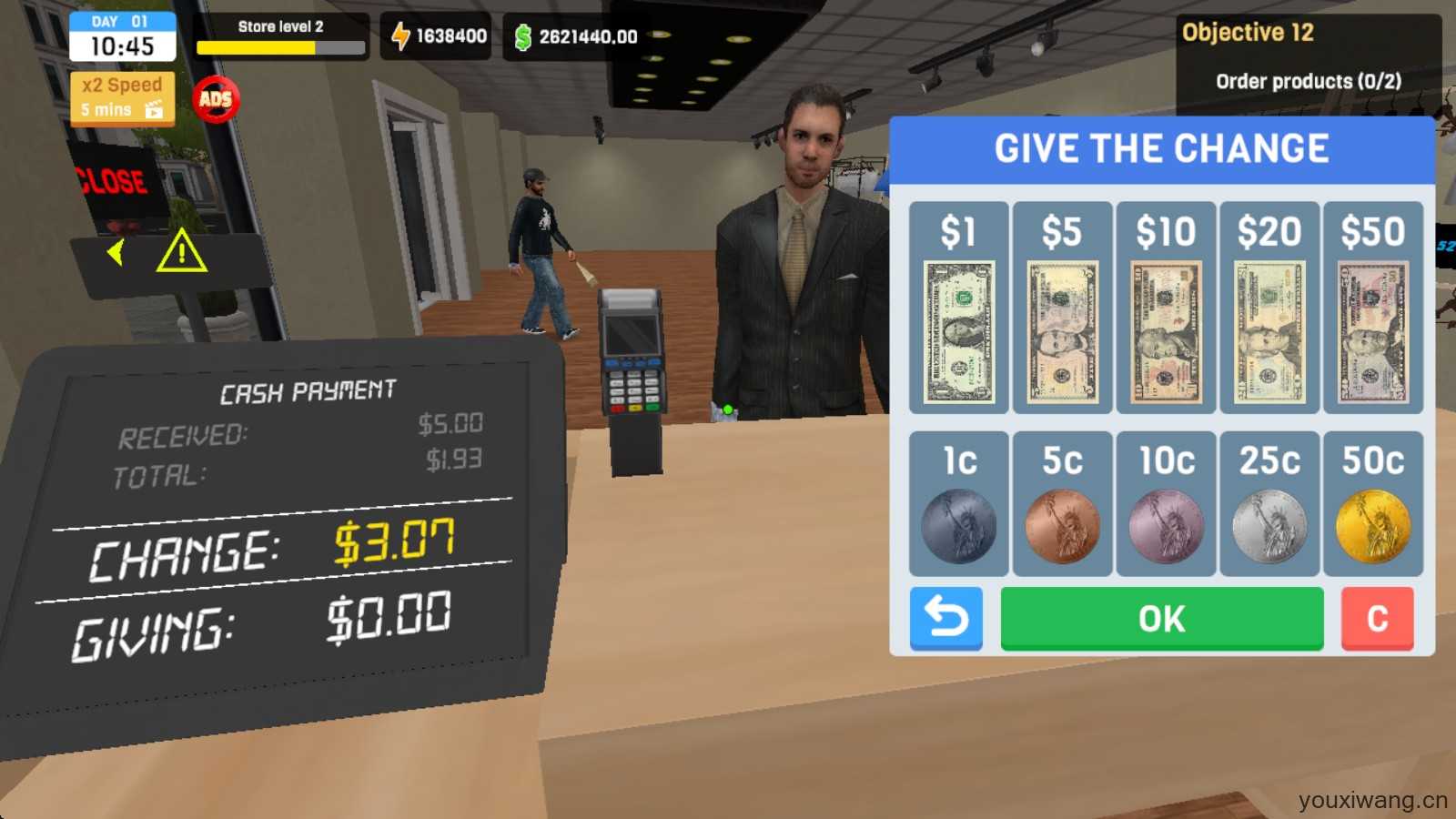Activate the x2 Speed boost

click(122, 97)
